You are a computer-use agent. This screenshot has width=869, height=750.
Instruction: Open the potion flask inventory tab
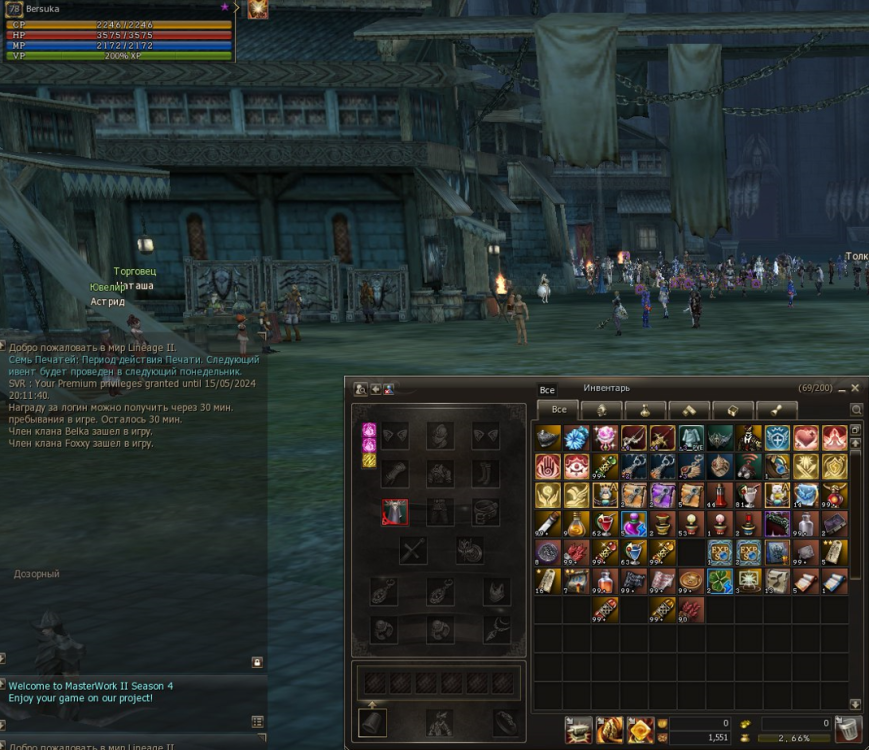point(646,410)
